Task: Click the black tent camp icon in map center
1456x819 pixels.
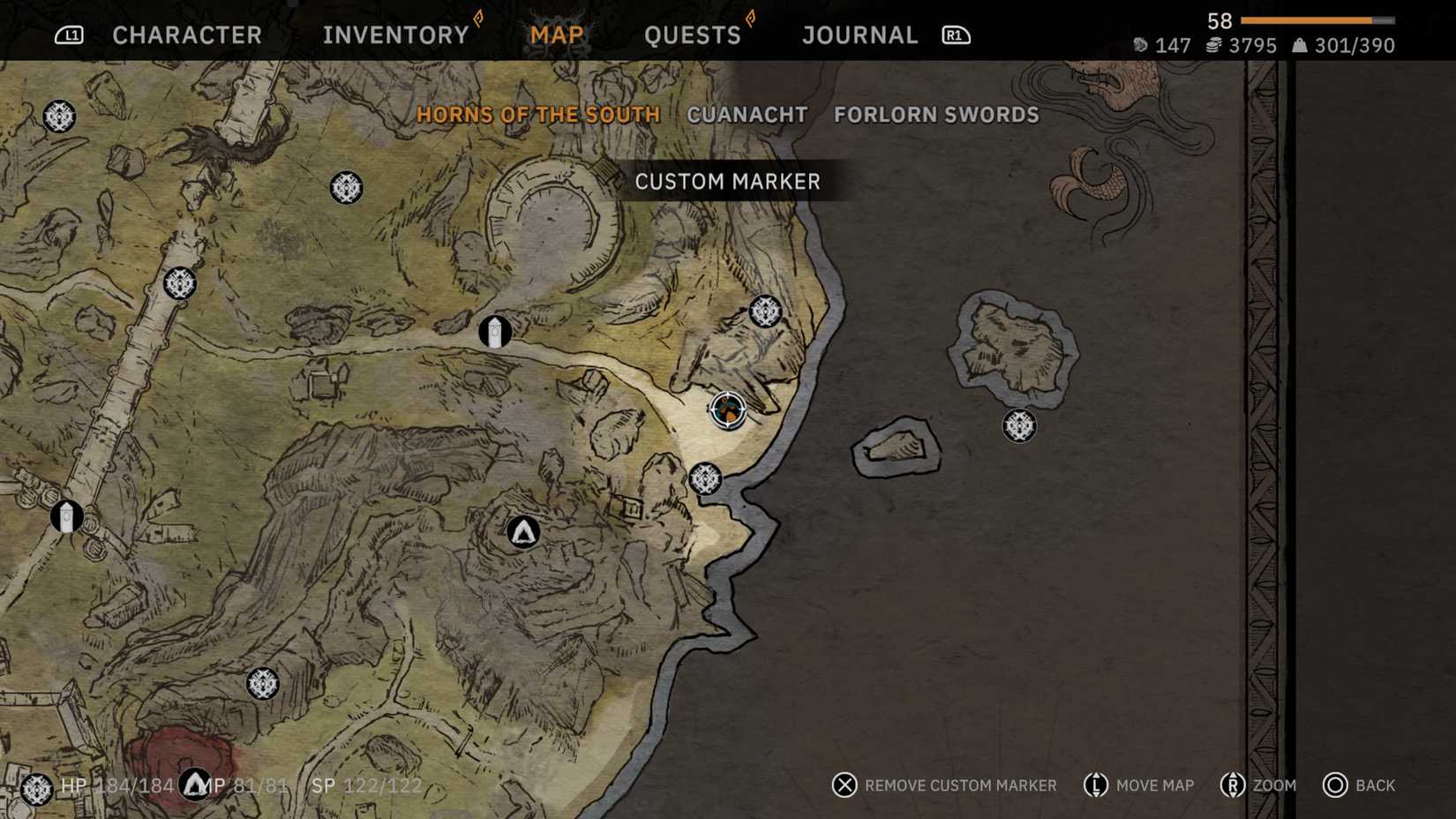Action: [522, 532]
